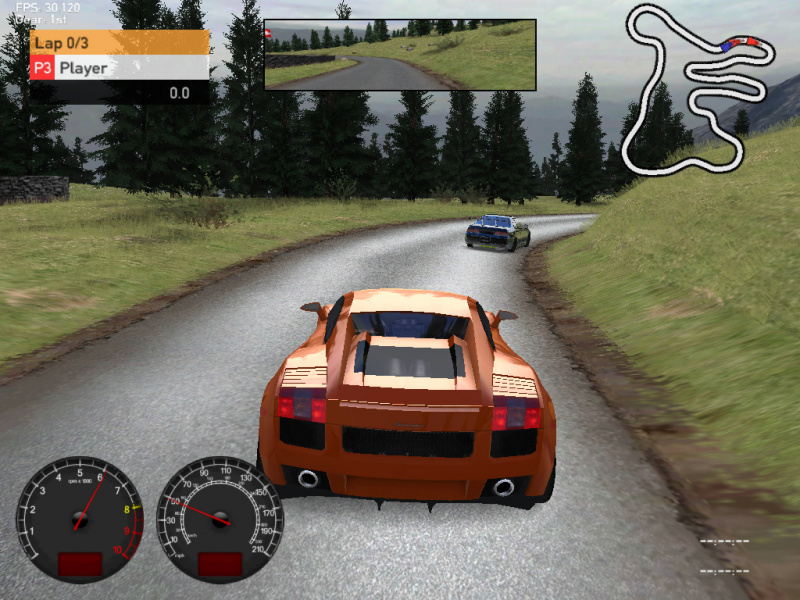Click the rear-view mirror display
The height and width of the screenshot is (600, 800).
[400, 55]
